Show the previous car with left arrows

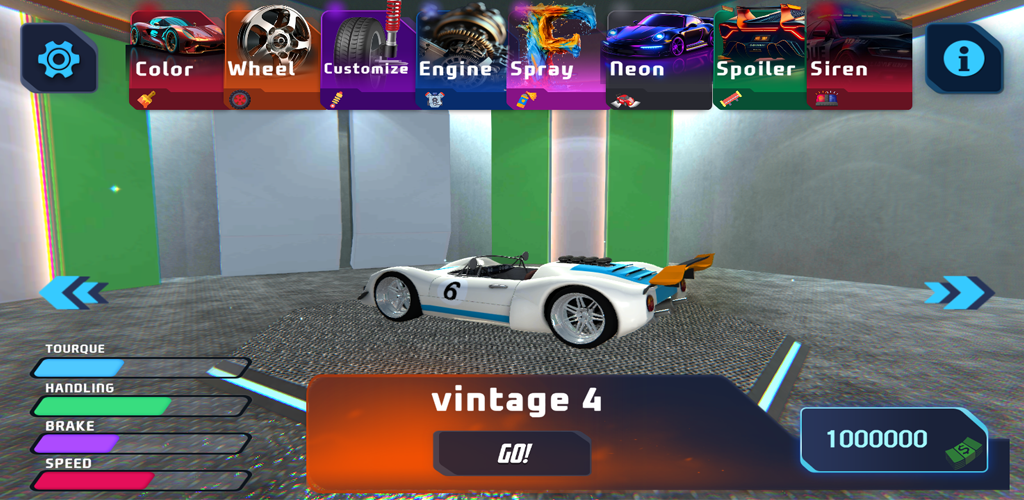pyautogui.click(x=73, y=292)
